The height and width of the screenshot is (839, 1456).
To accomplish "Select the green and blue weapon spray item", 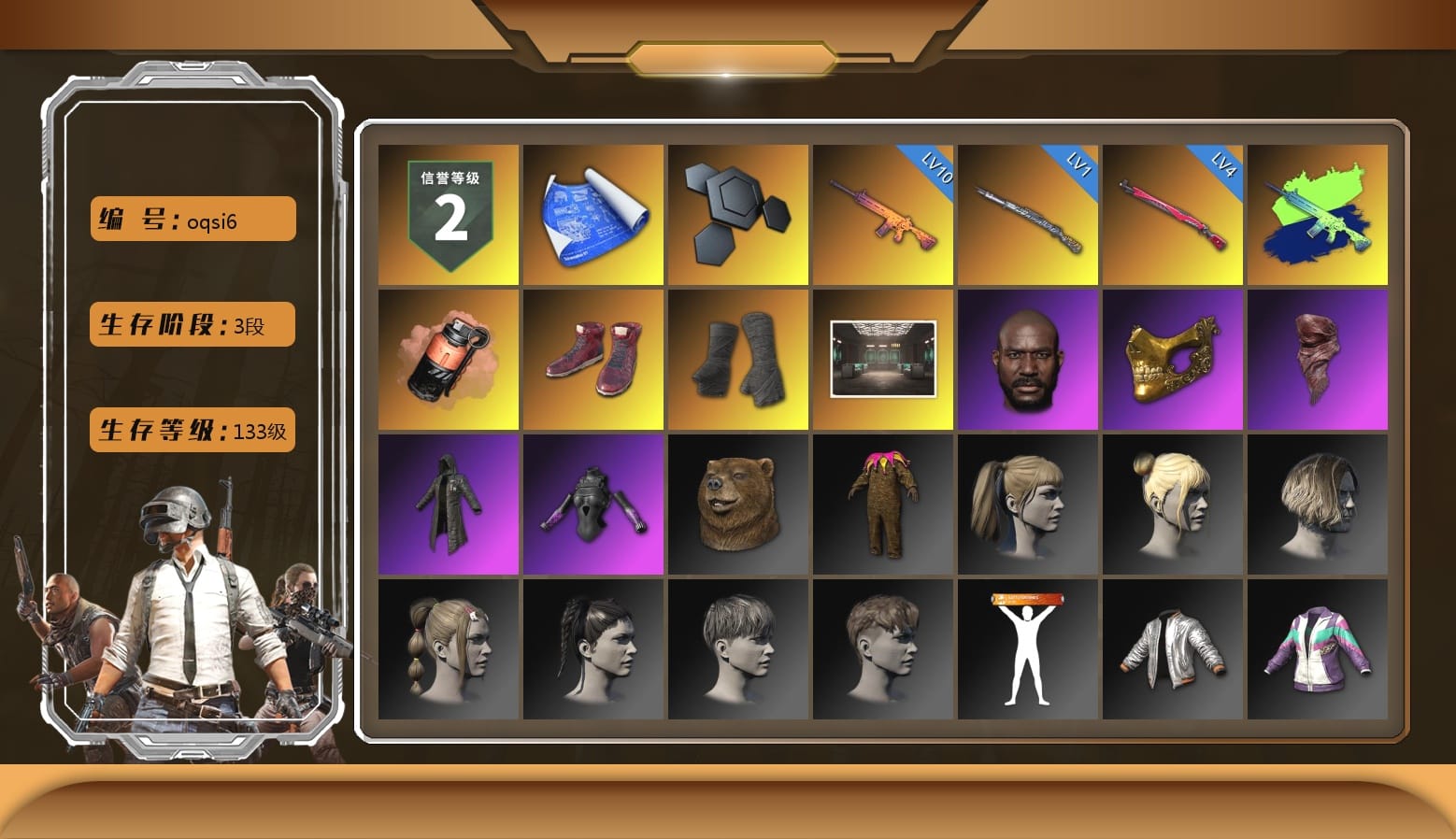I will click(1319, 213).
